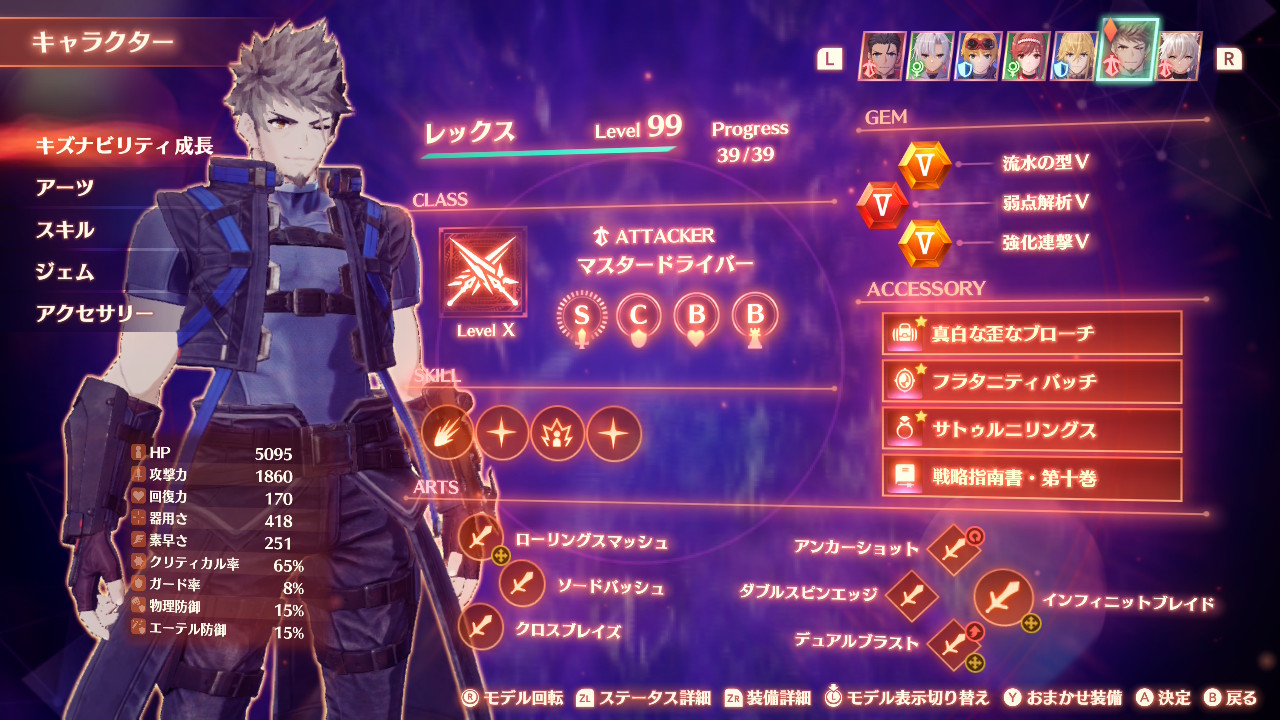
Task: Select the 戦略指南書・第十巻 accessory slot
Action: (x=1031, y=478)
